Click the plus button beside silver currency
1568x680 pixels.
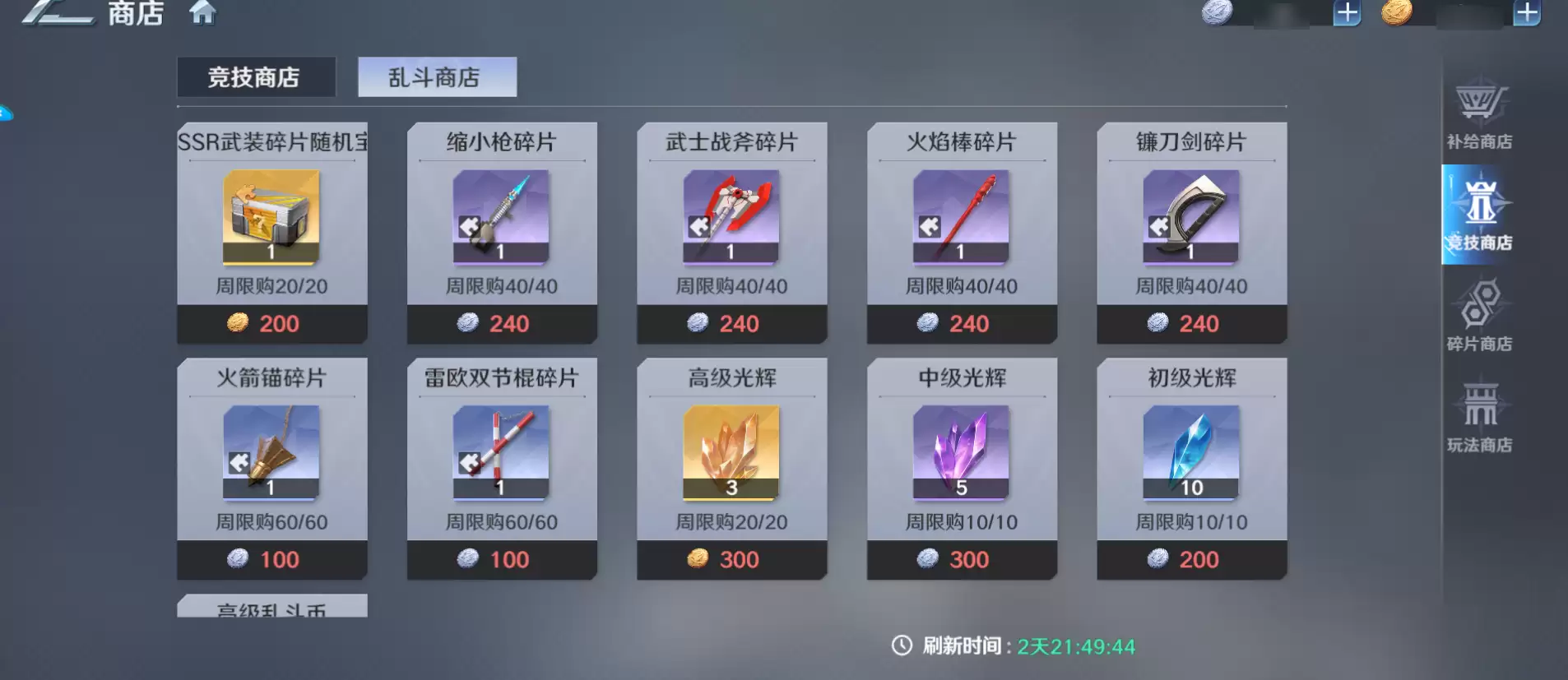click(x=1346, y=13)
